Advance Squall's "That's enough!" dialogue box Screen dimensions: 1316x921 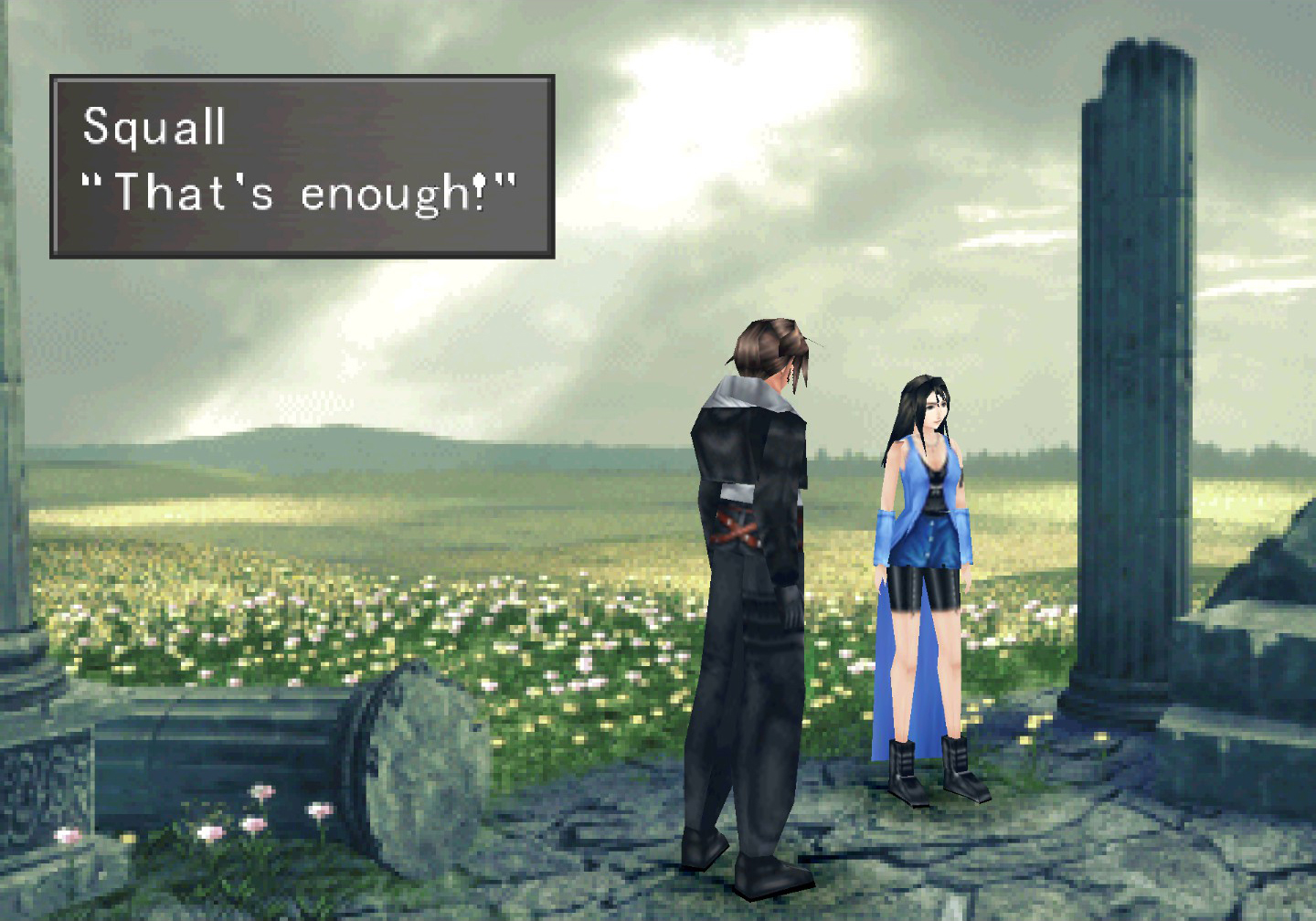pyautogui.click(x=302, y=166)
